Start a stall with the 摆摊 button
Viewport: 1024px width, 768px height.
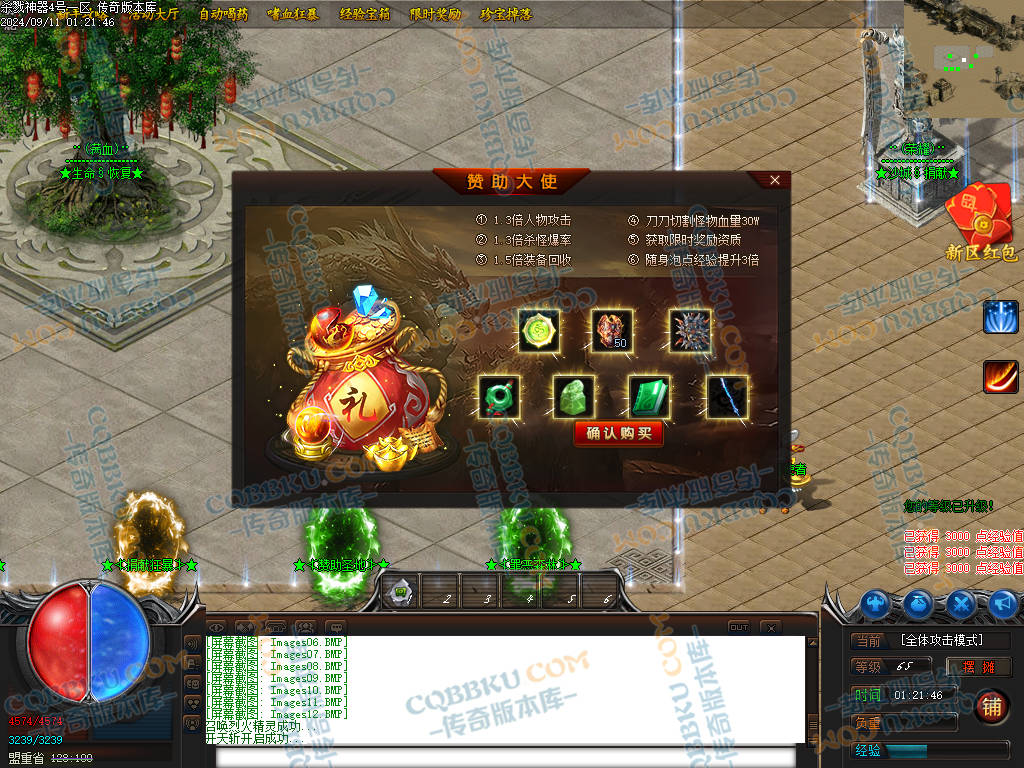tap(979, 667)
